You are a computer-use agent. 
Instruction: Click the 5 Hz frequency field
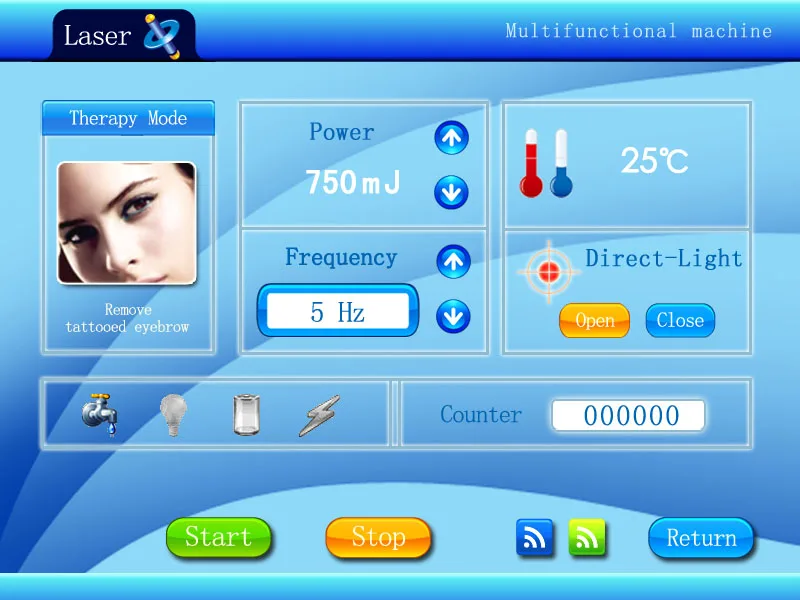[x=338, y=312]
